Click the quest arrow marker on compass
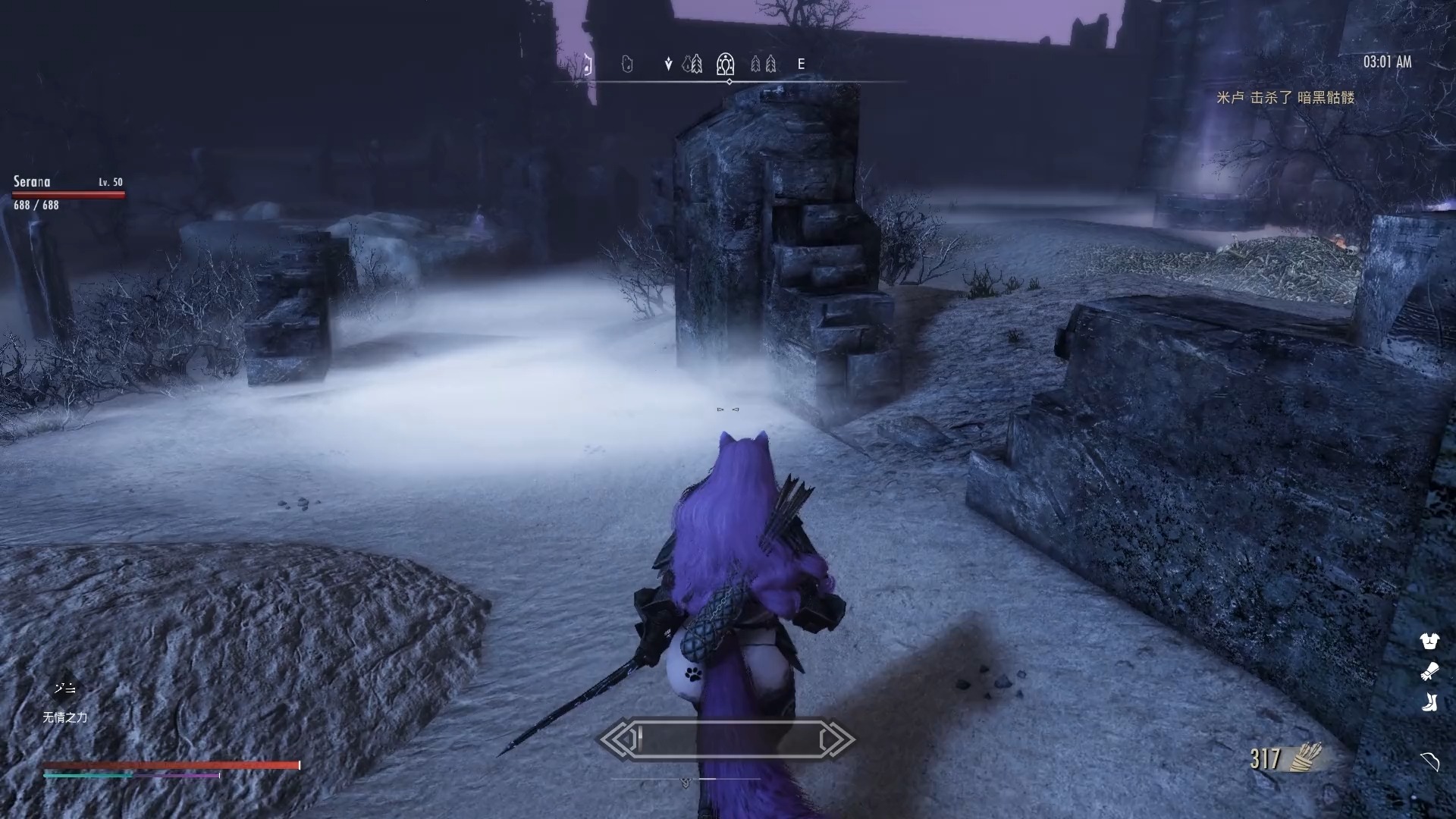1456x819 pixels. click(668, 64)
